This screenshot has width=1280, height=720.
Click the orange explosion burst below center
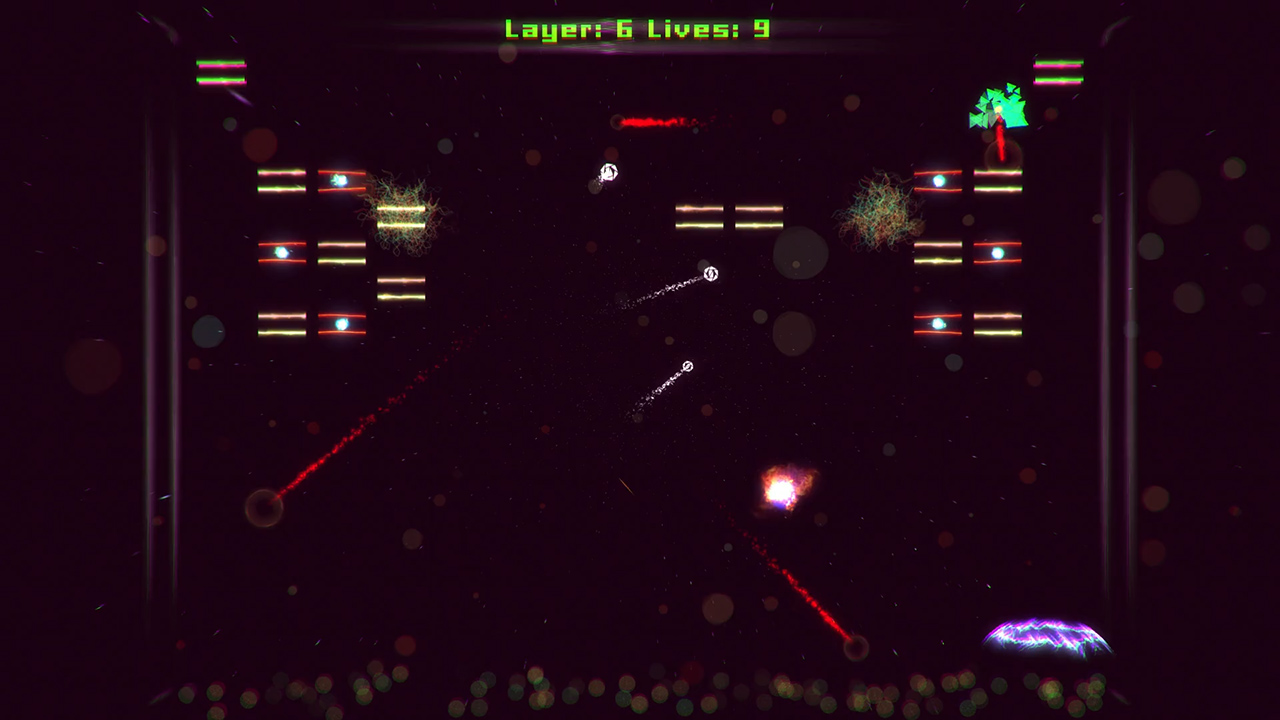pyautogui.click(x=784, y=488)
